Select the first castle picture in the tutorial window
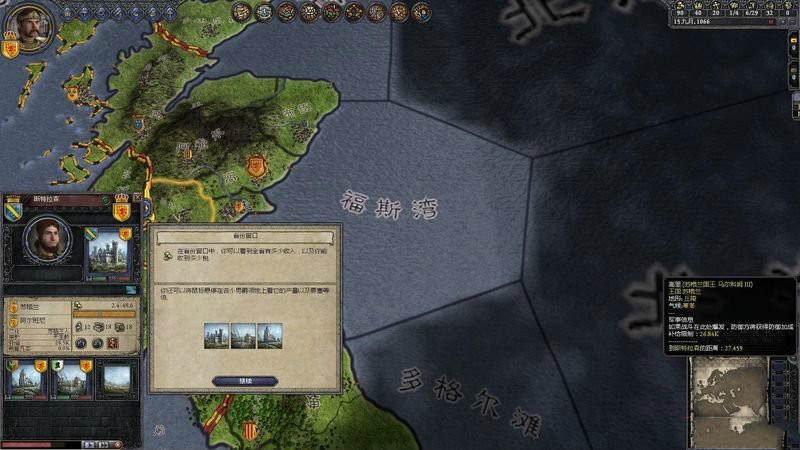Image resolution: width=800 pixels, height=450 pixels. [x=217, y=335]
